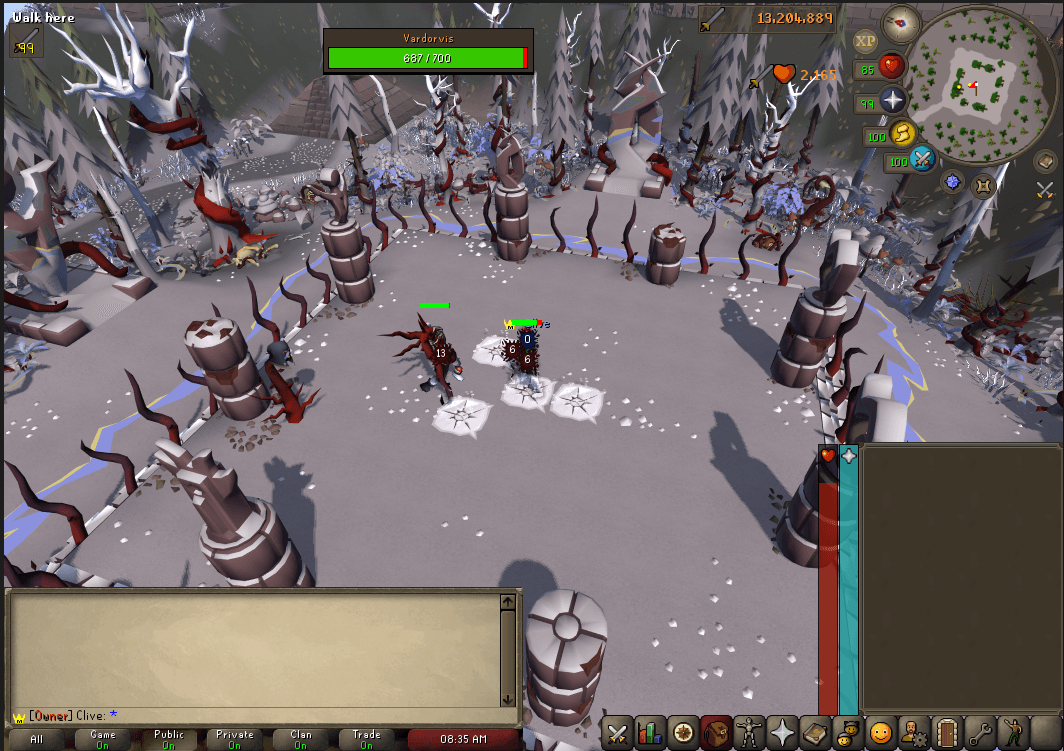Toggle the Public chat filter
1064x751 pixels.
click(x=169, y=740)
